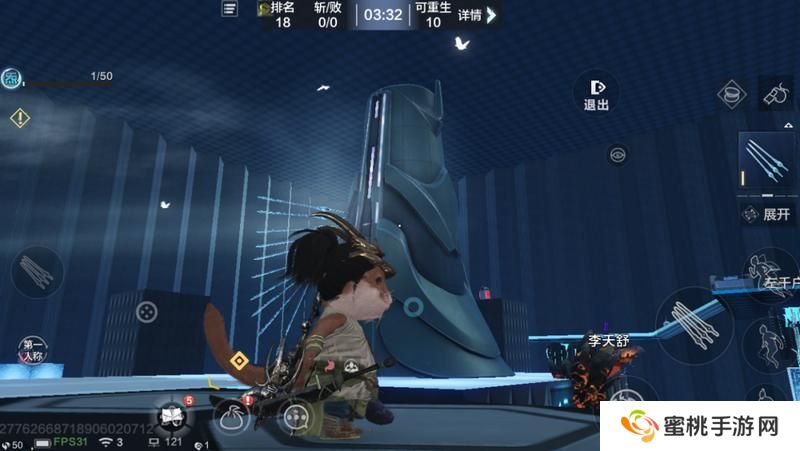Tap the left-side spear attack button

pos(37,271)
